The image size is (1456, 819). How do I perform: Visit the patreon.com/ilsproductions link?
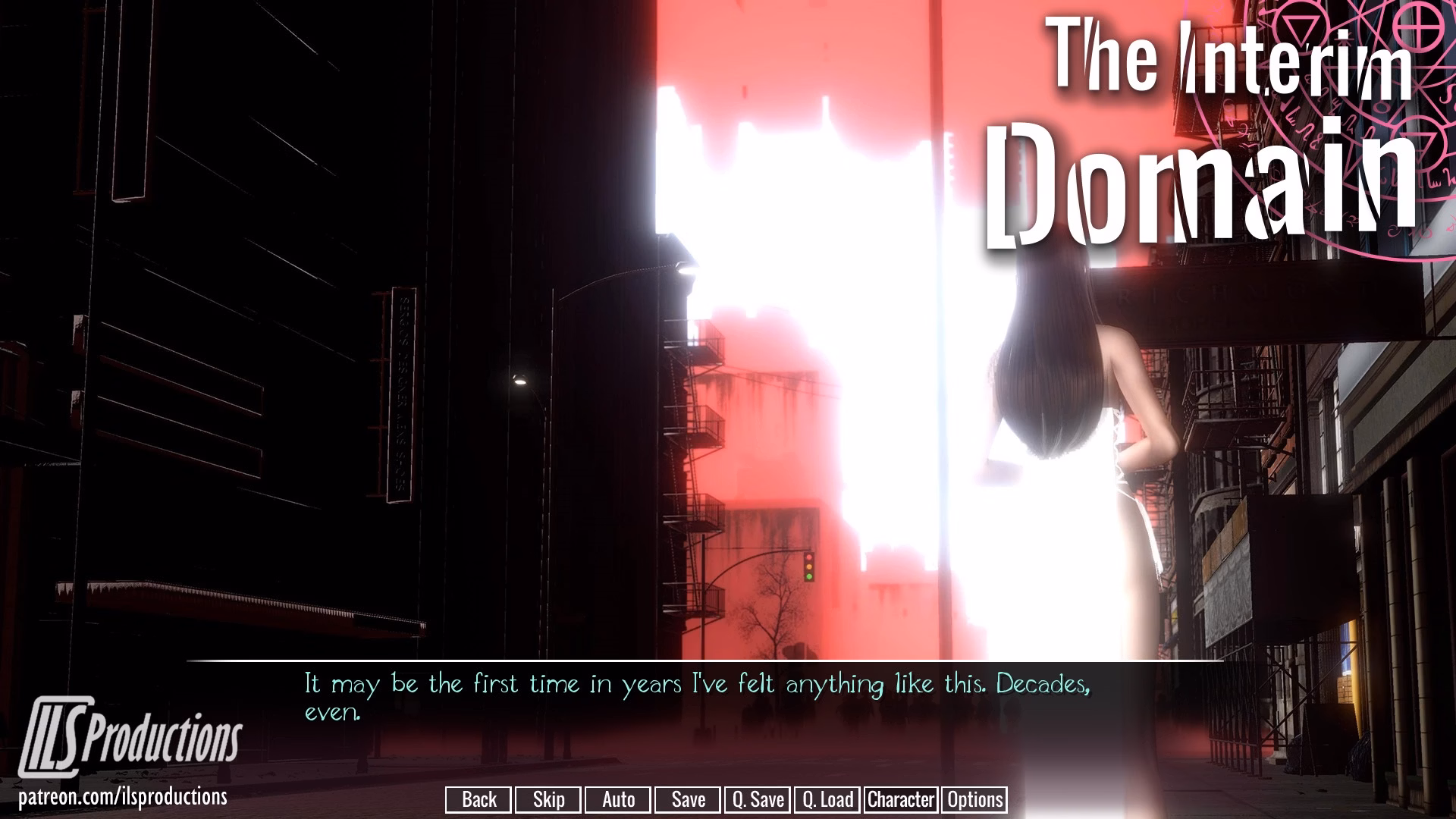pos(124,797)
